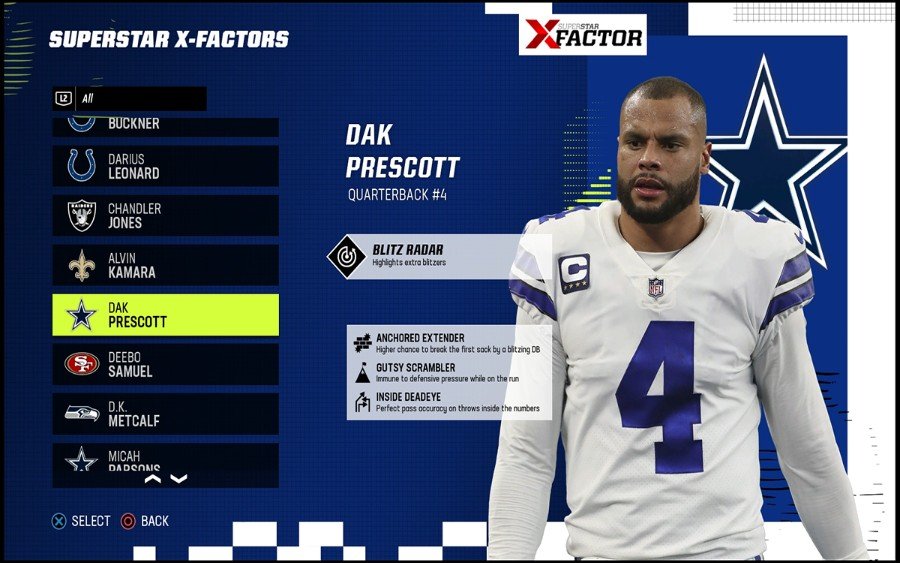View the Inside Deadeye ability
The image size is (900, 563).
pyautogui.click(x=449, y=402)
